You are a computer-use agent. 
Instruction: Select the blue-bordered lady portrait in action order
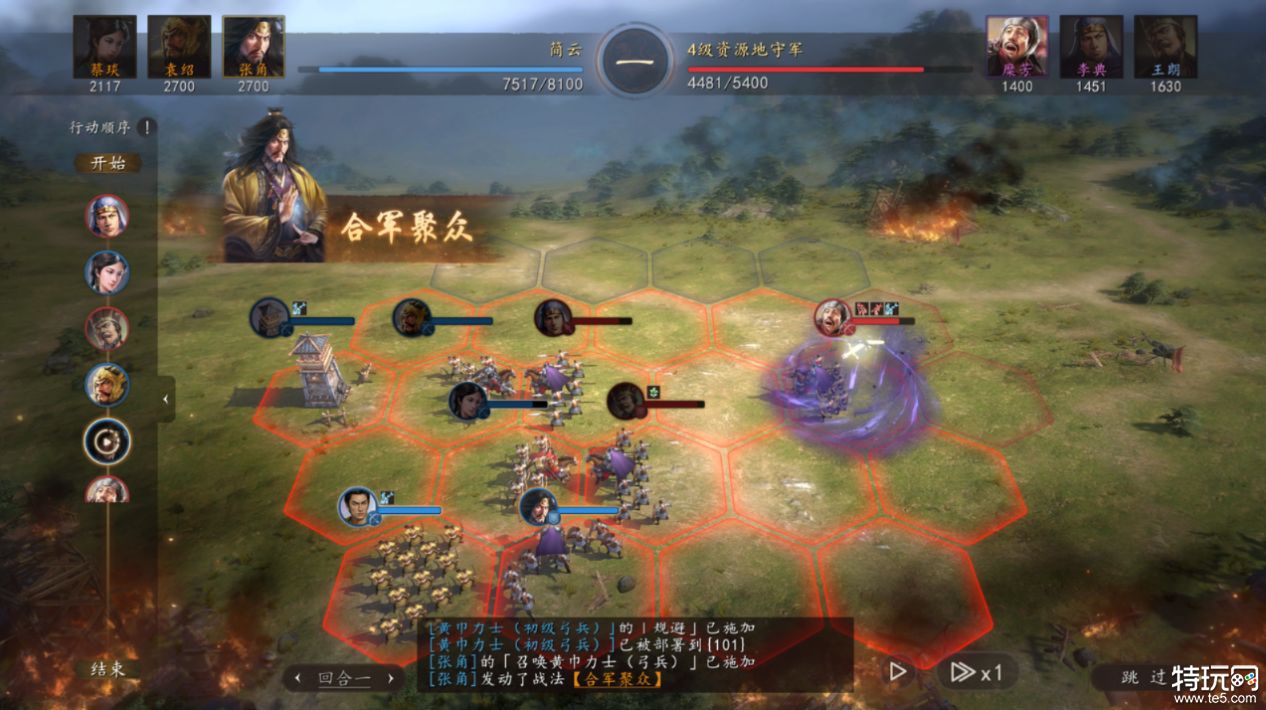coord(107,271)
